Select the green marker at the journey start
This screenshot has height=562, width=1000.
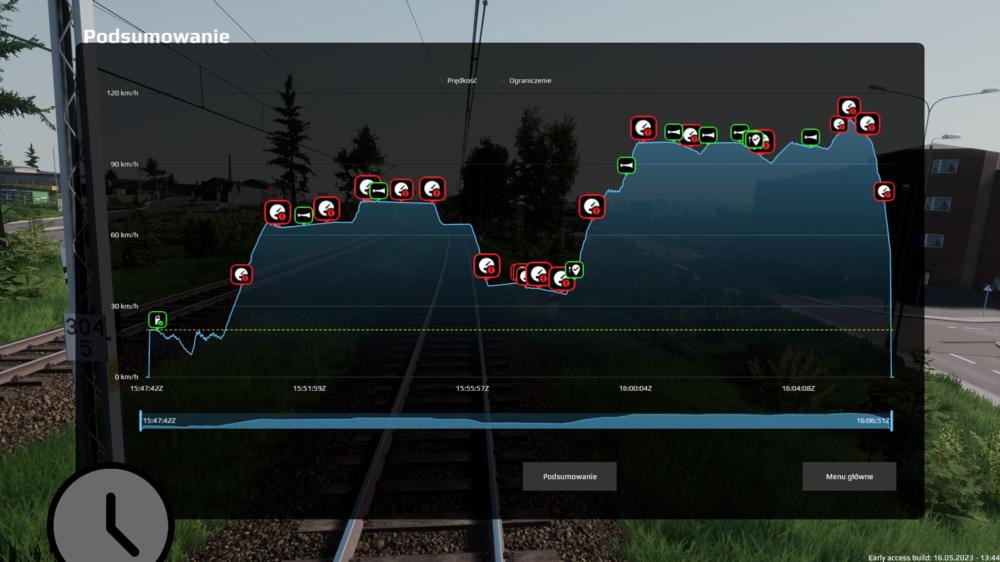(x=158, y=319)
